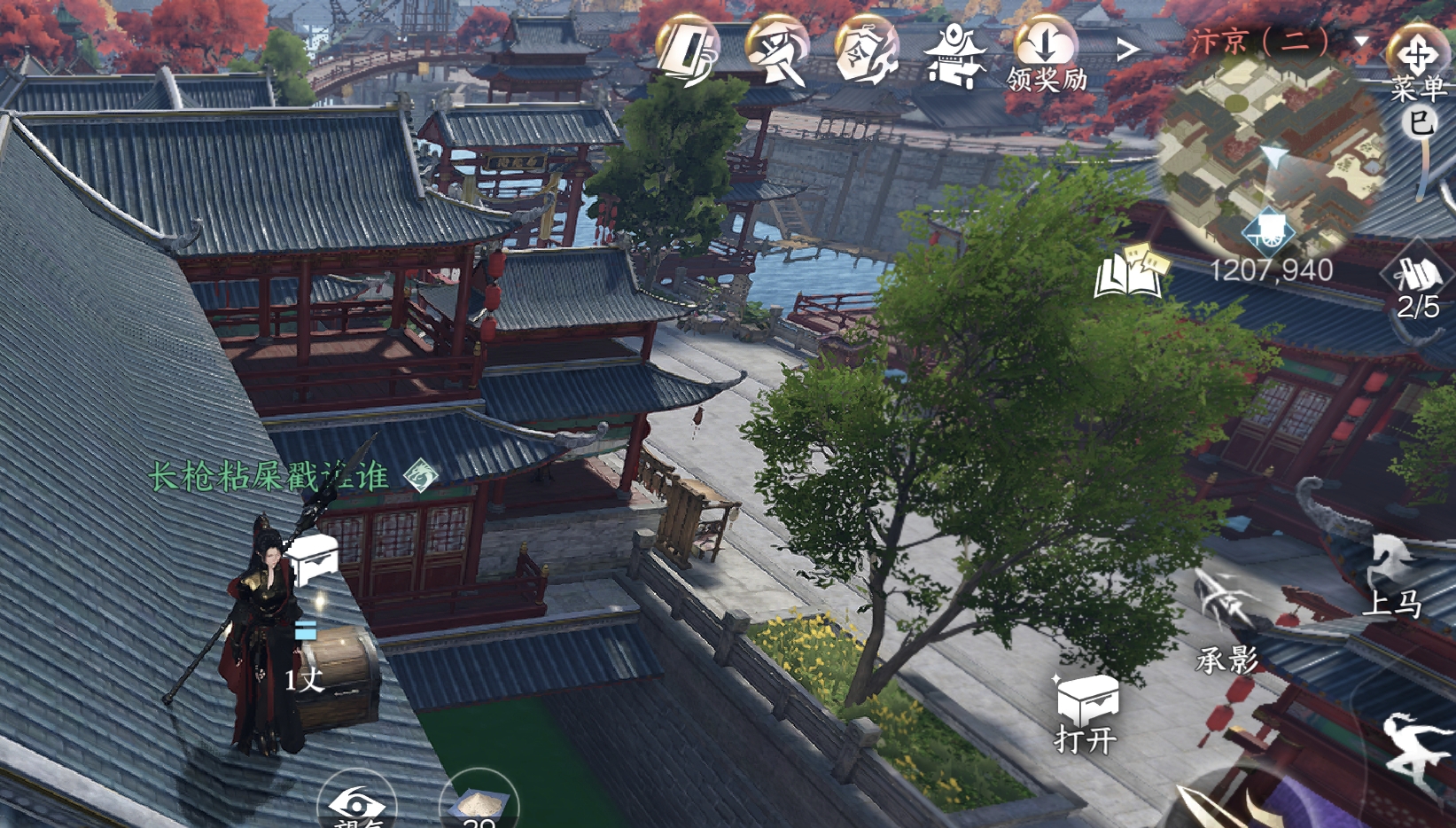Screen dimensions: 1456x828
Task: Open the book with chat bubbles icon
Action: click(1131, 269)
